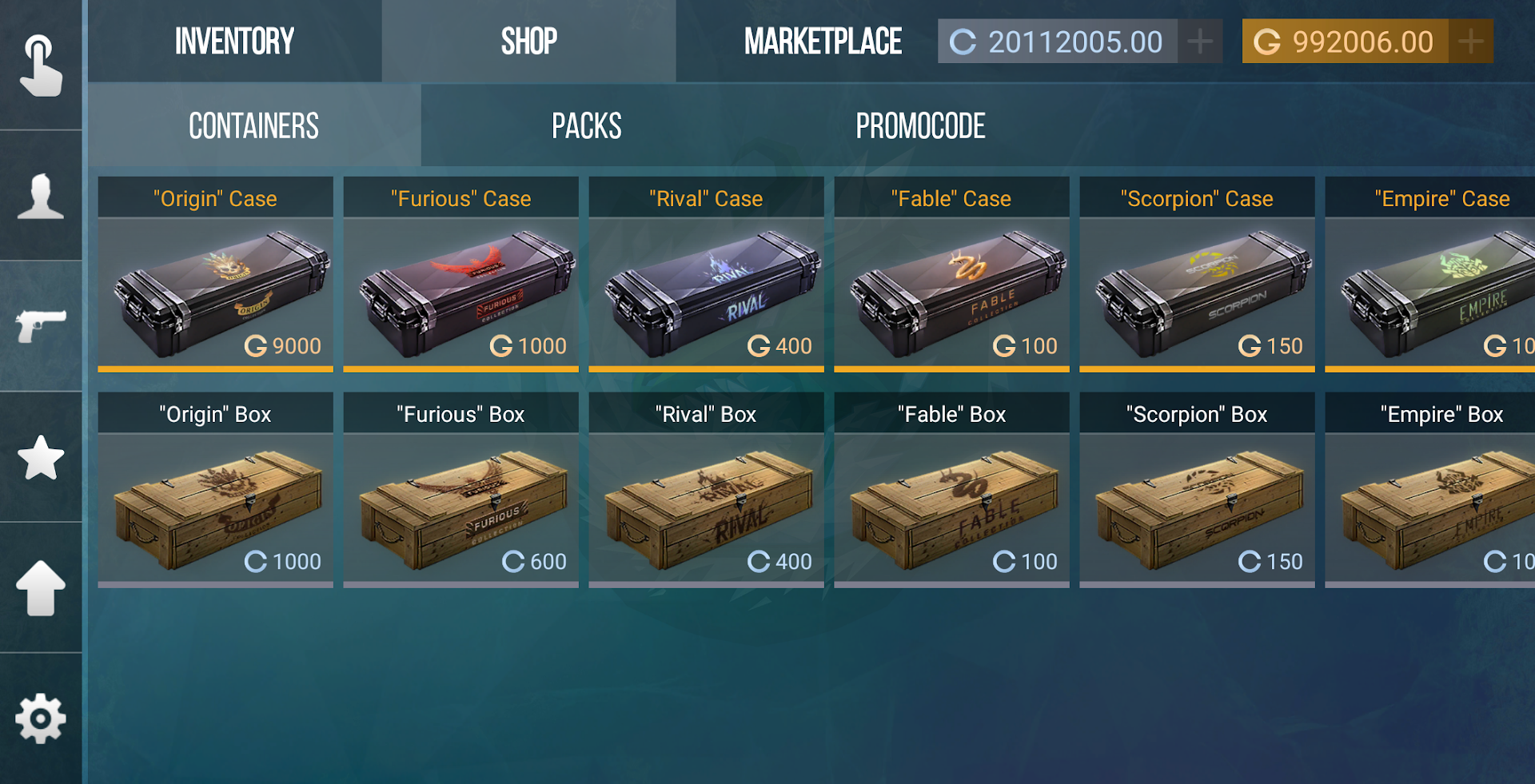Image resolution: width=1535 pixels, height=784 pixels.
Task: Click the star favorites icon
Action: (x=42, y=458)
